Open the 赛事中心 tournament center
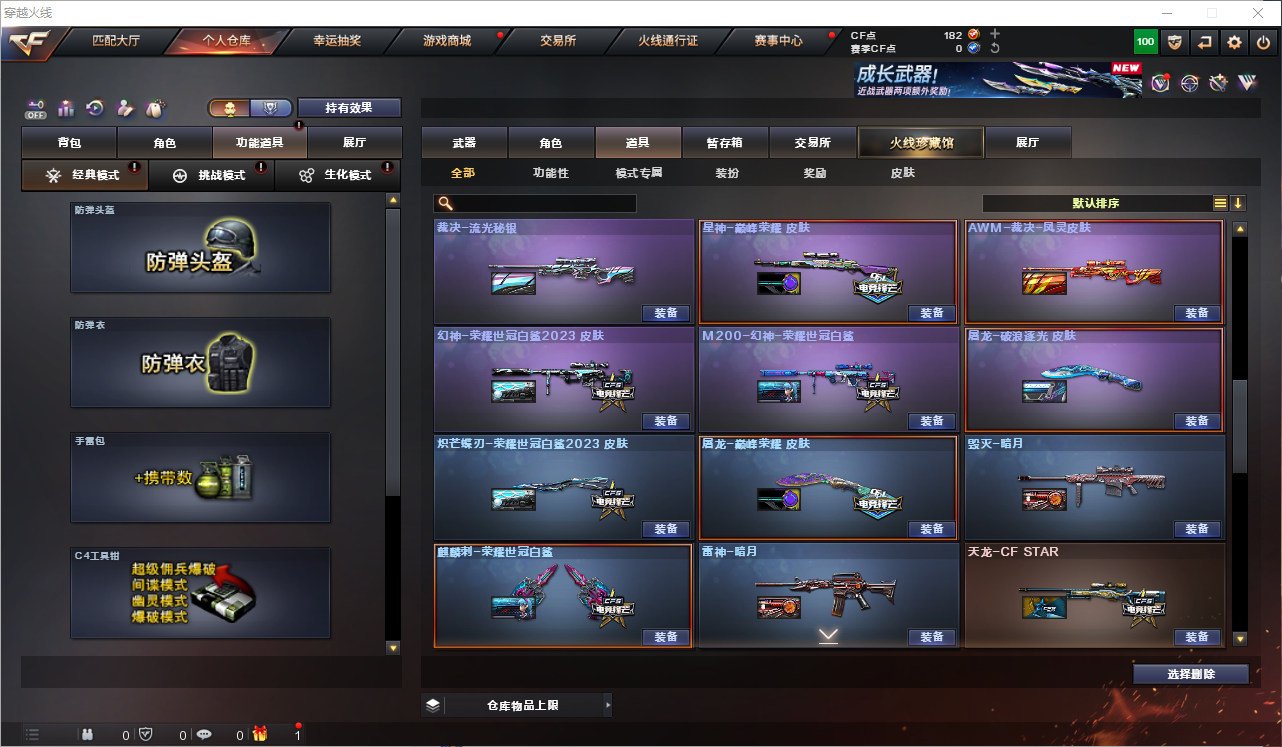Screen dimensions: 1282x747 tap(778, 41)
